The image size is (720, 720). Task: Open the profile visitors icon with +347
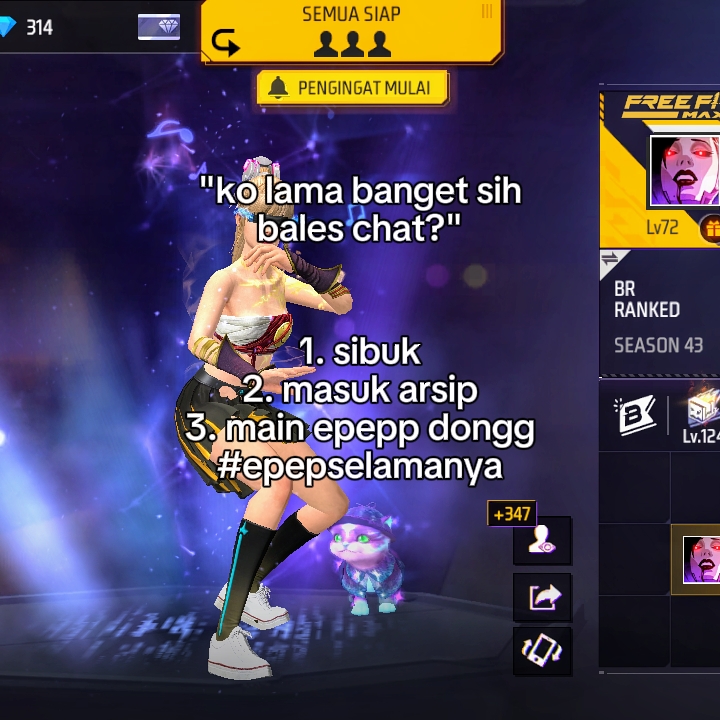click(x=542, y=540)
